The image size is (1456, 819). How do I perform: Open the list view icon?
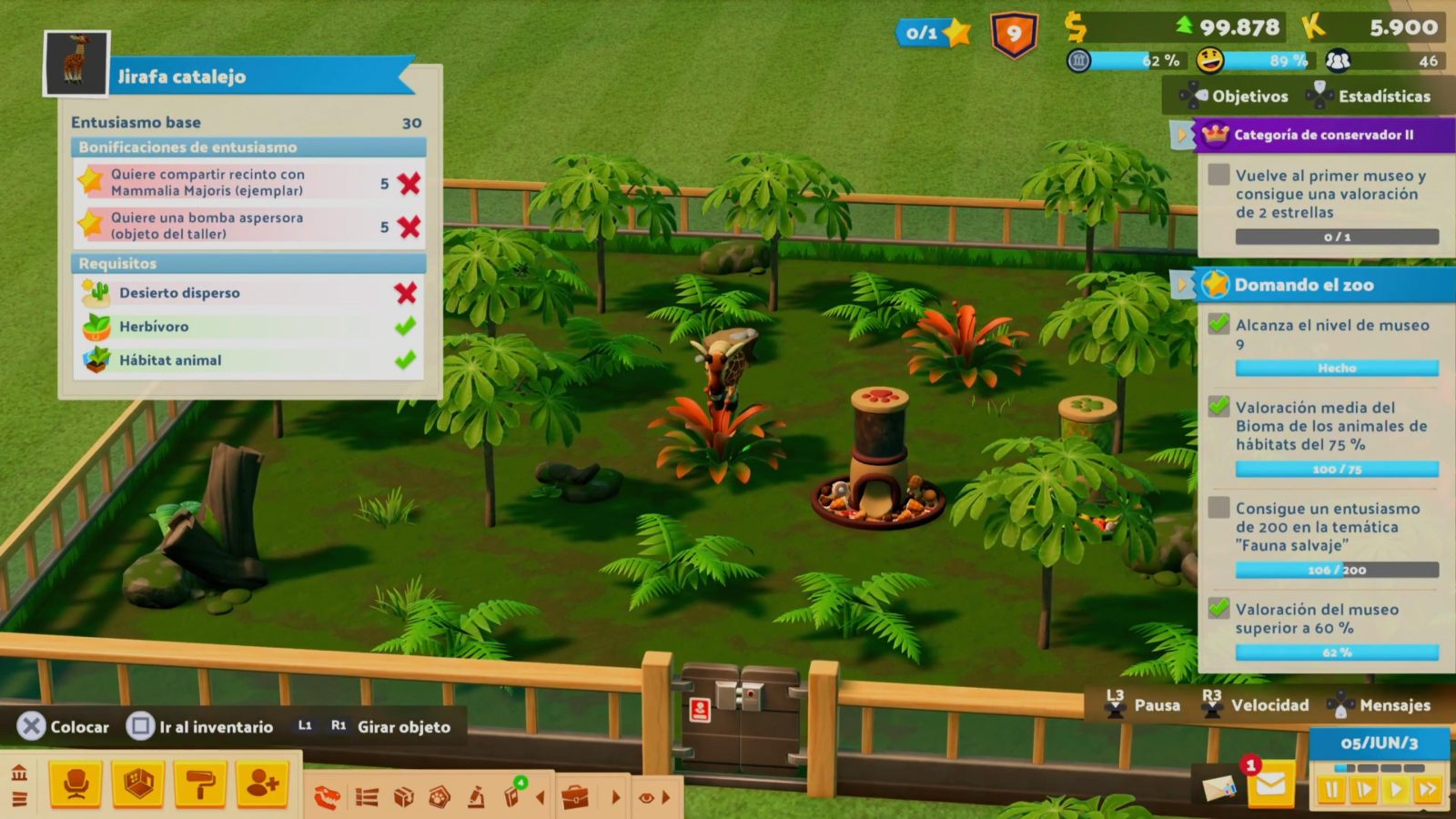pos(367,798)
